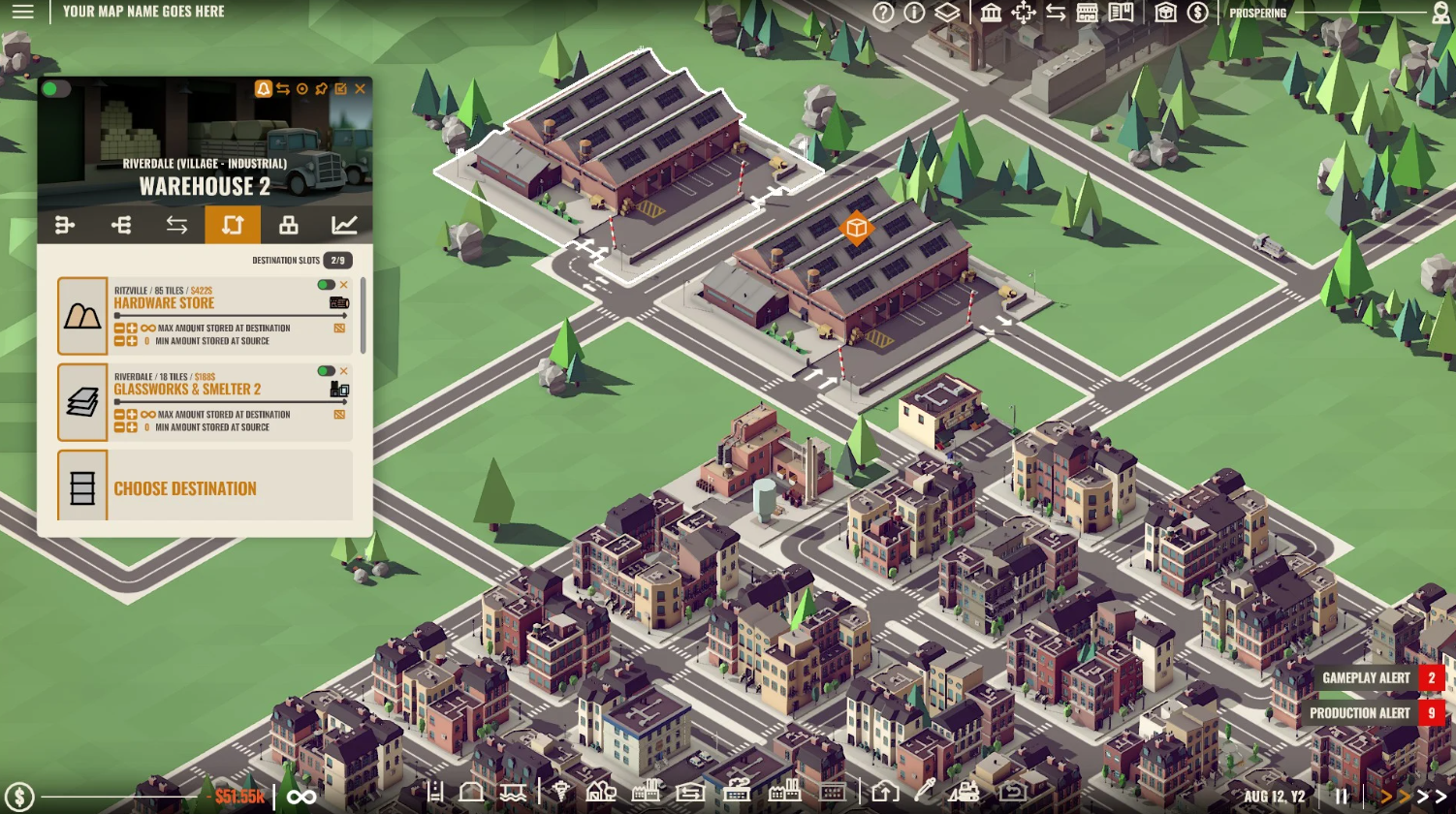
Task: Open the finances panel with the dollar icon
Action: (1198, 14)
